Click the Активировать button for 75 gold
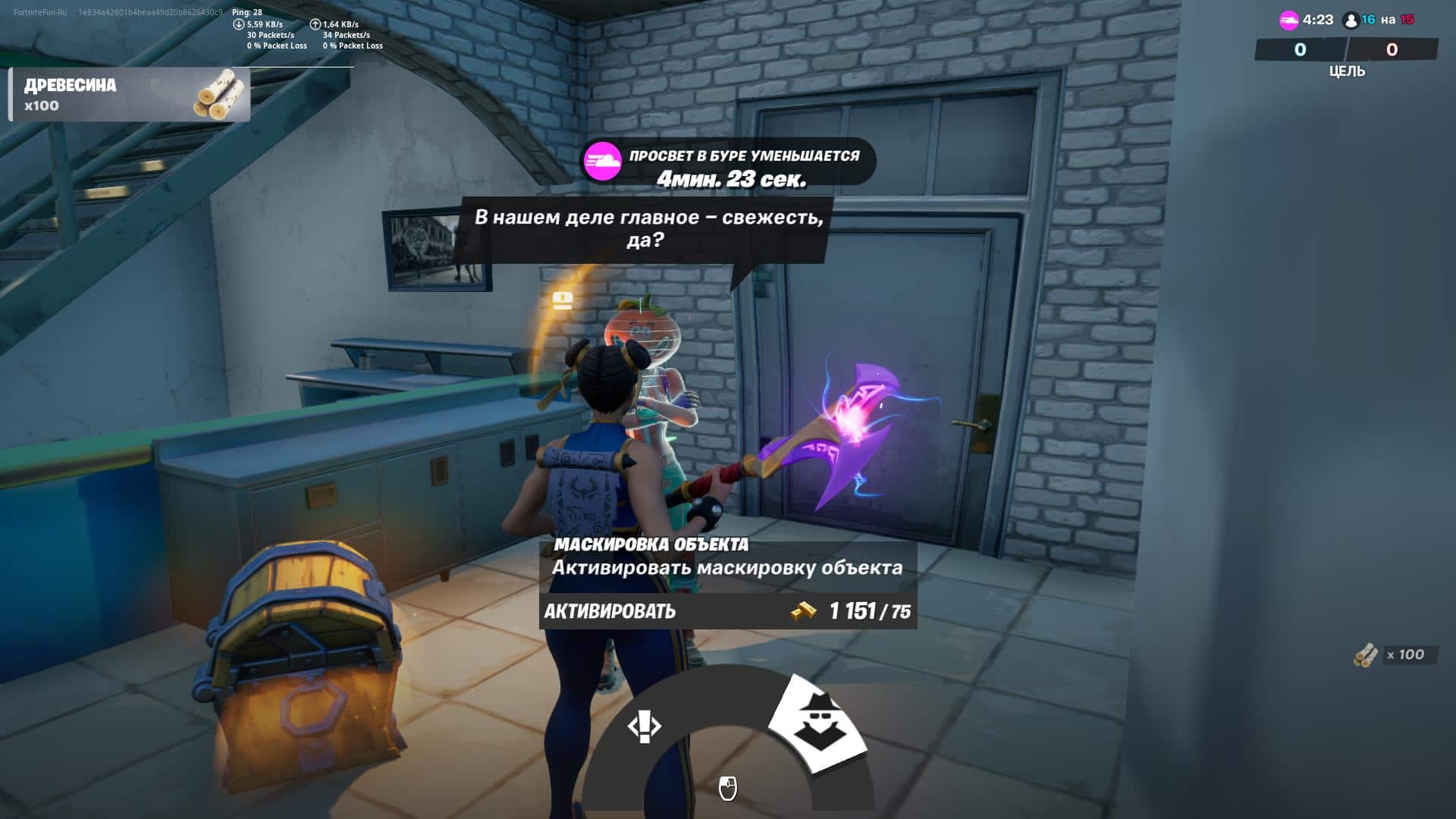Image resolution: width=1456 pixels, height=819 pixels. click(x=727, y=611)
